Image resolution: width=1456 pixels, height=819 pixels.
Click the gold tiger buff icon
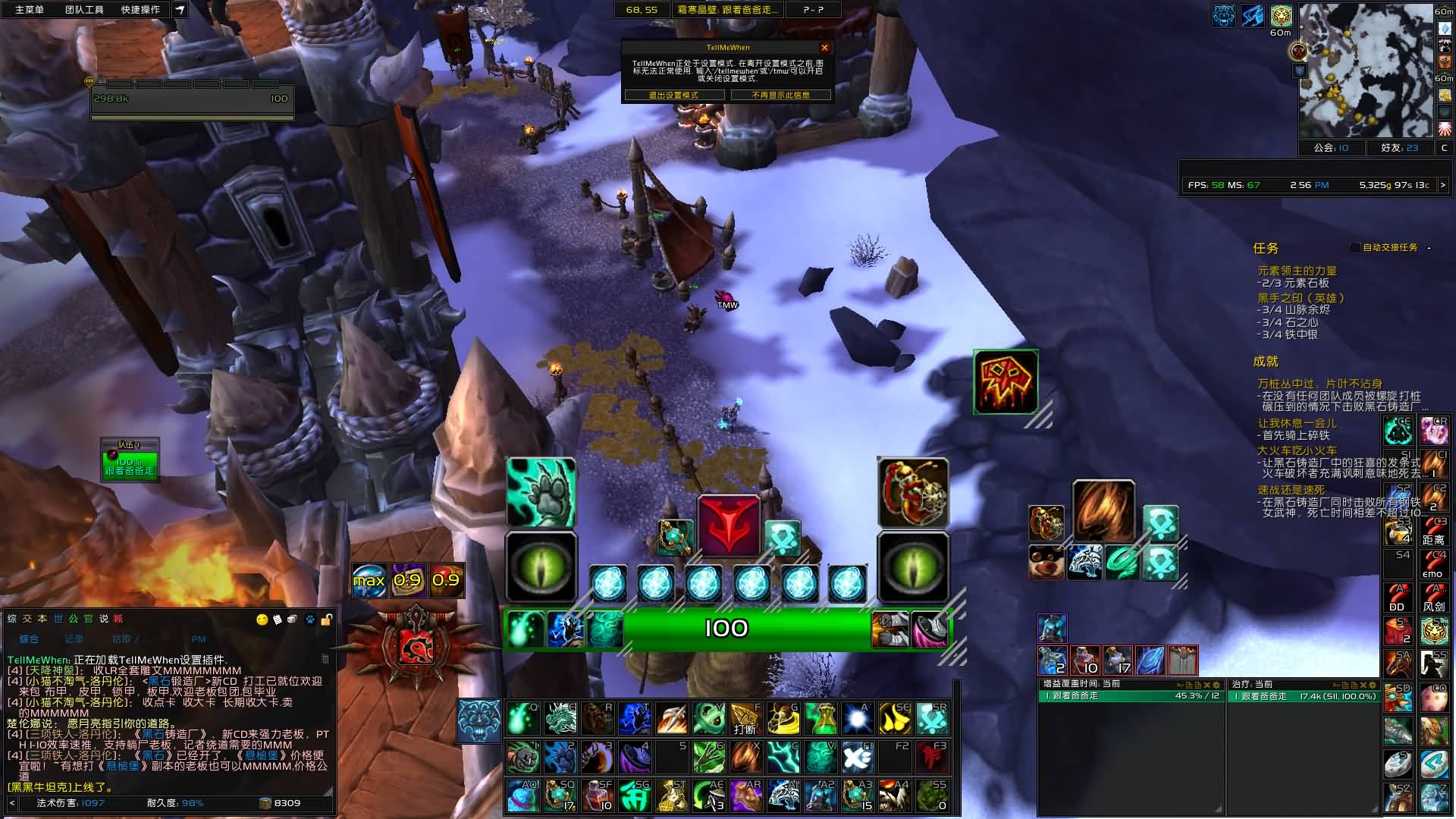coord(1281,16)
